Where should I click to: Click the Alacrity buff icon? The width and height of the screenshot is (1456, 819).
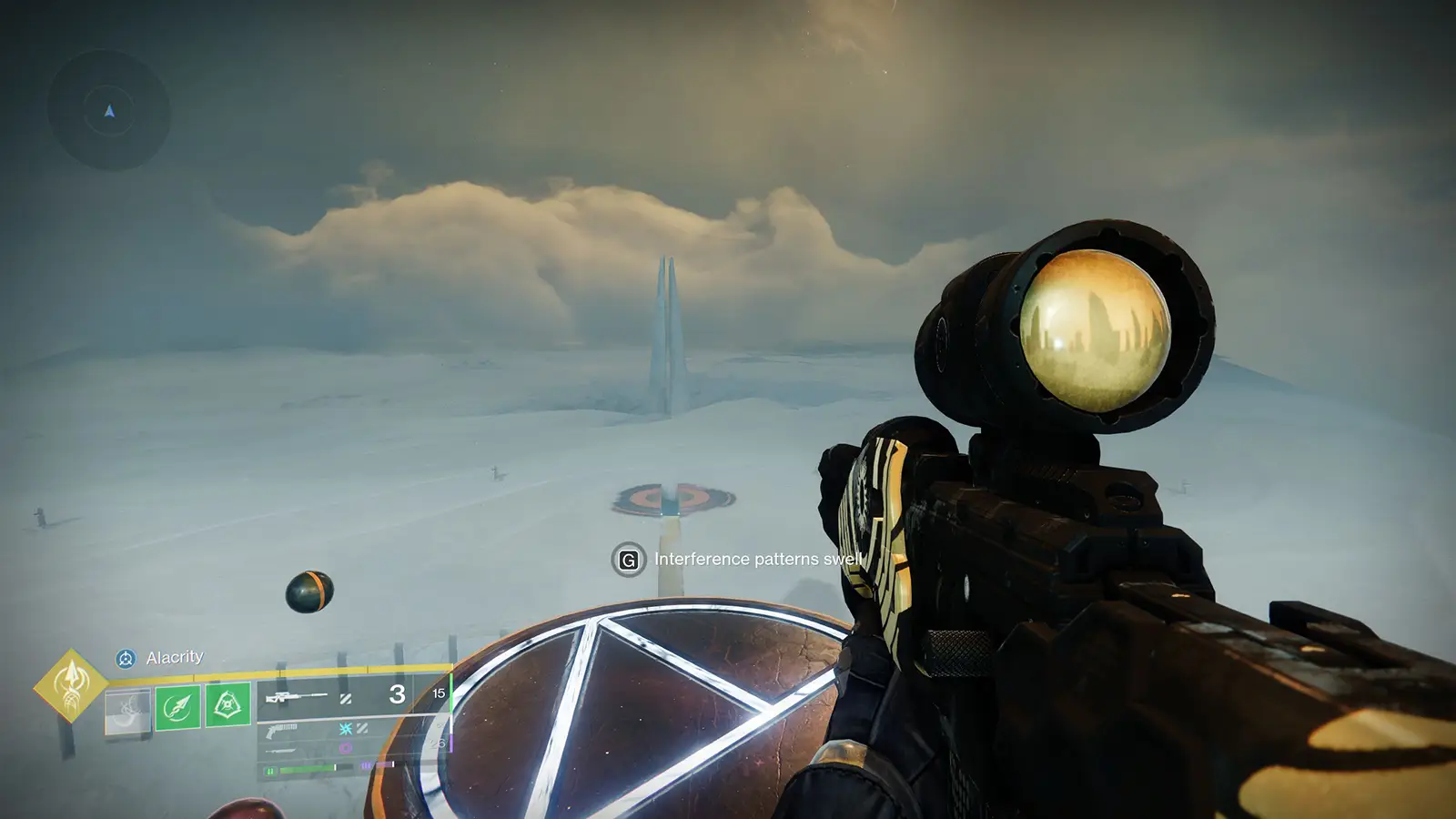126,657
